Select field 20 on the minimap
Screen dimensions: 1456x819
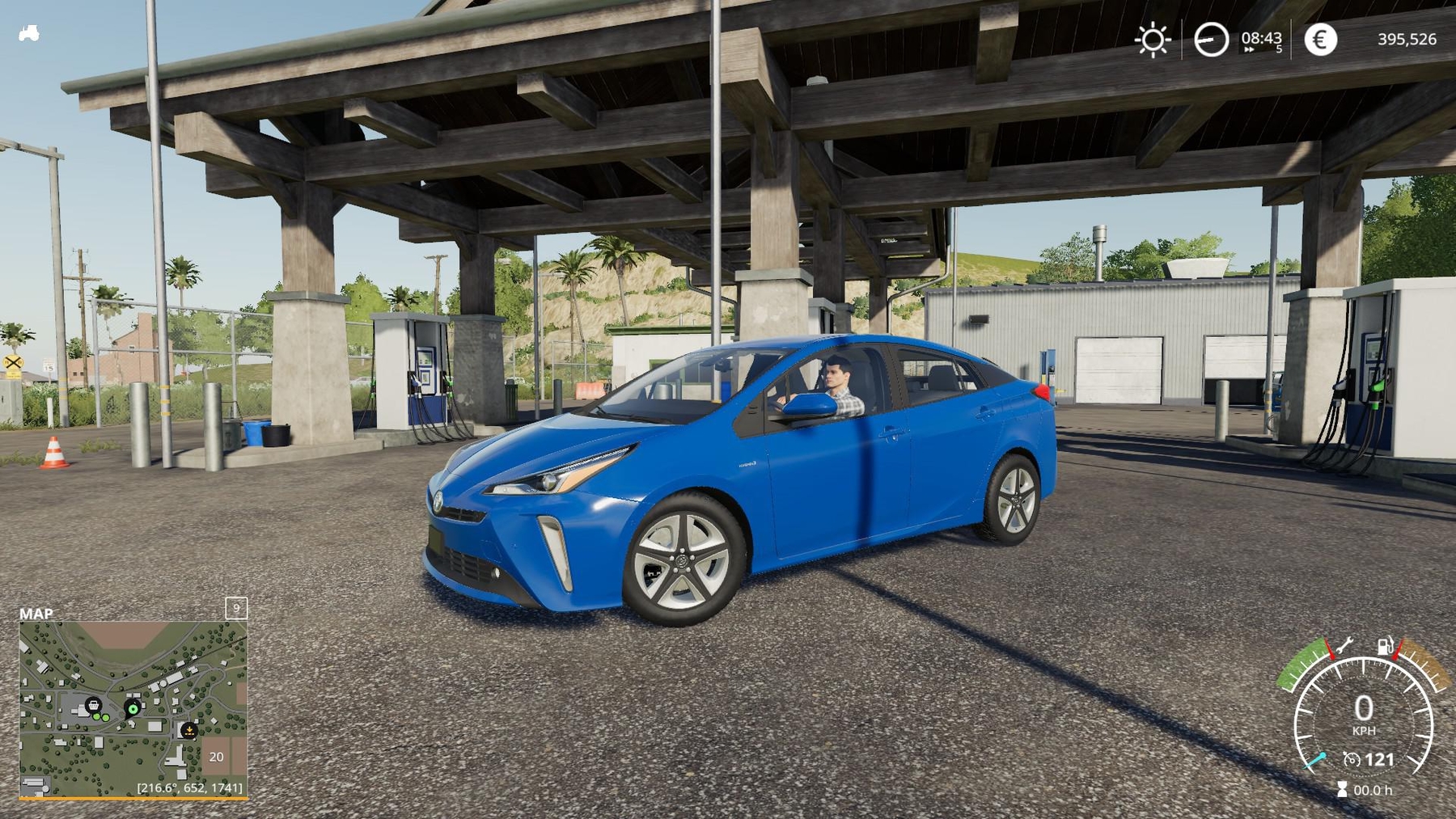click(x=216, y=757)
